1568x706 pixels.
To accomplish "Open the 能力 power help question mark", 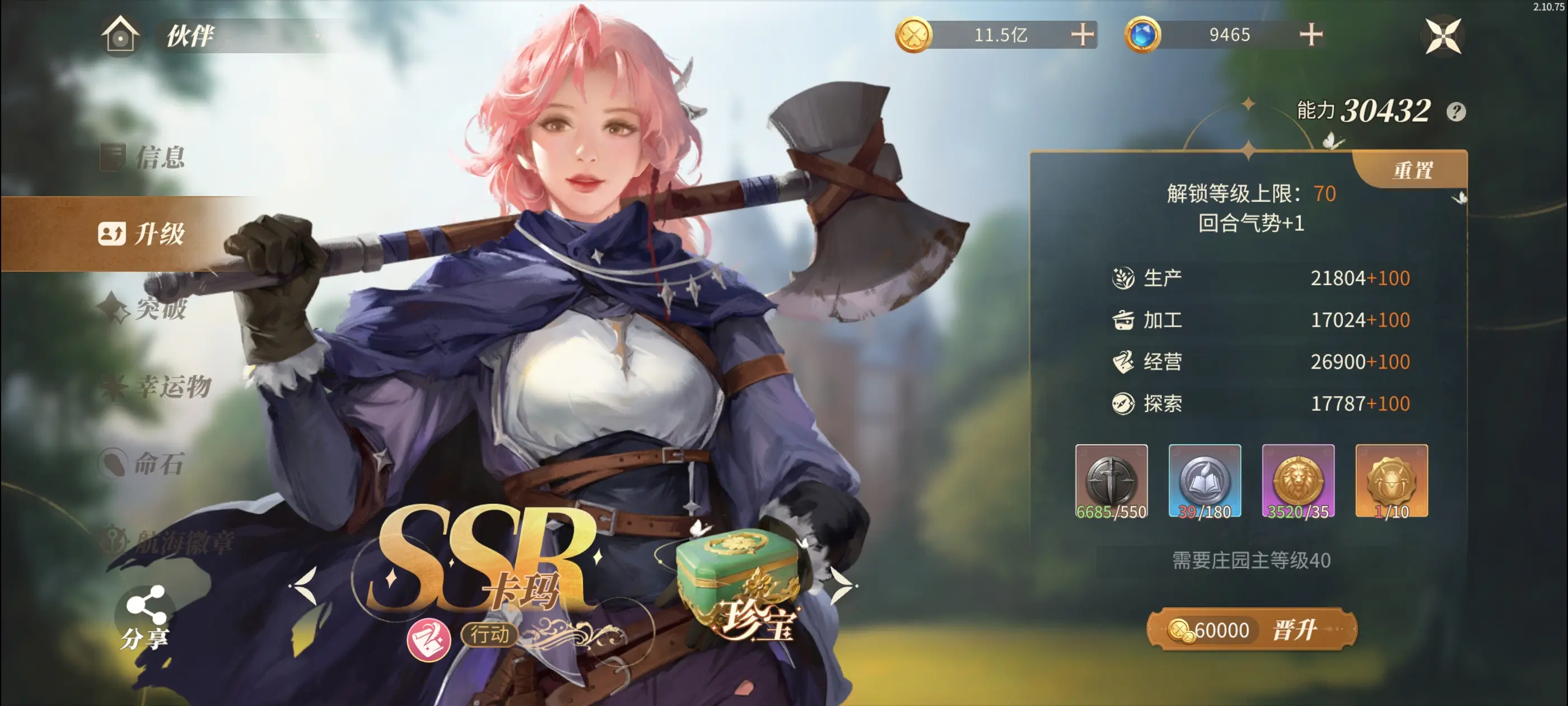I will pos(1456,112).
